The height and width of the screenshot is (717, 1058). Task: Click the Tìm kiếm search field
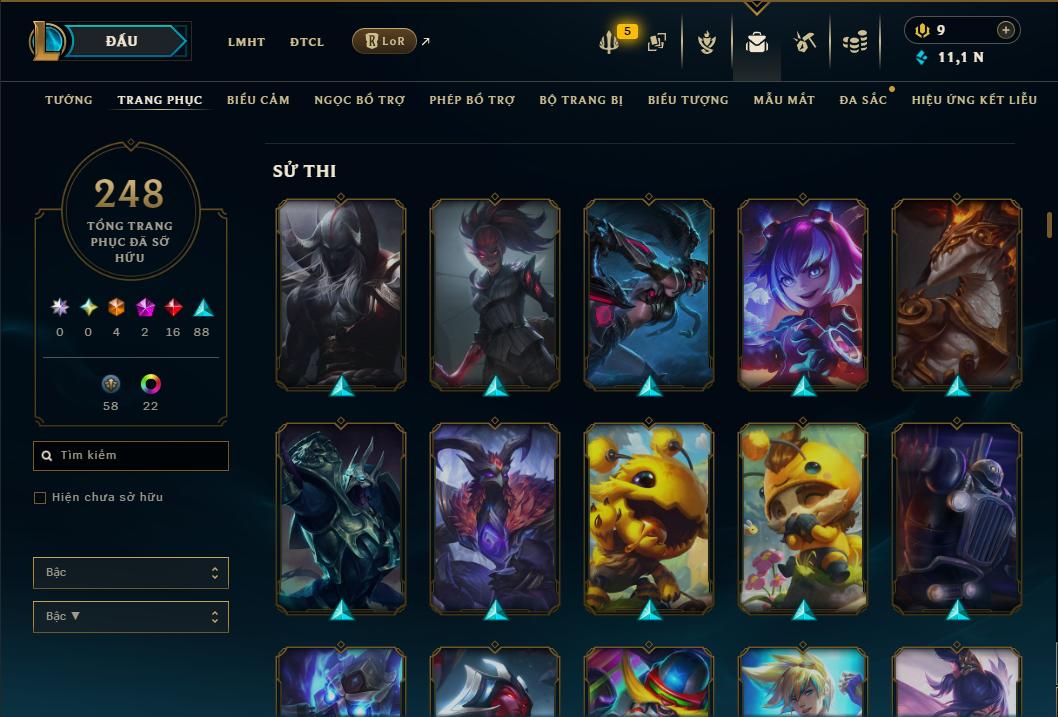[x=131, y=456]
